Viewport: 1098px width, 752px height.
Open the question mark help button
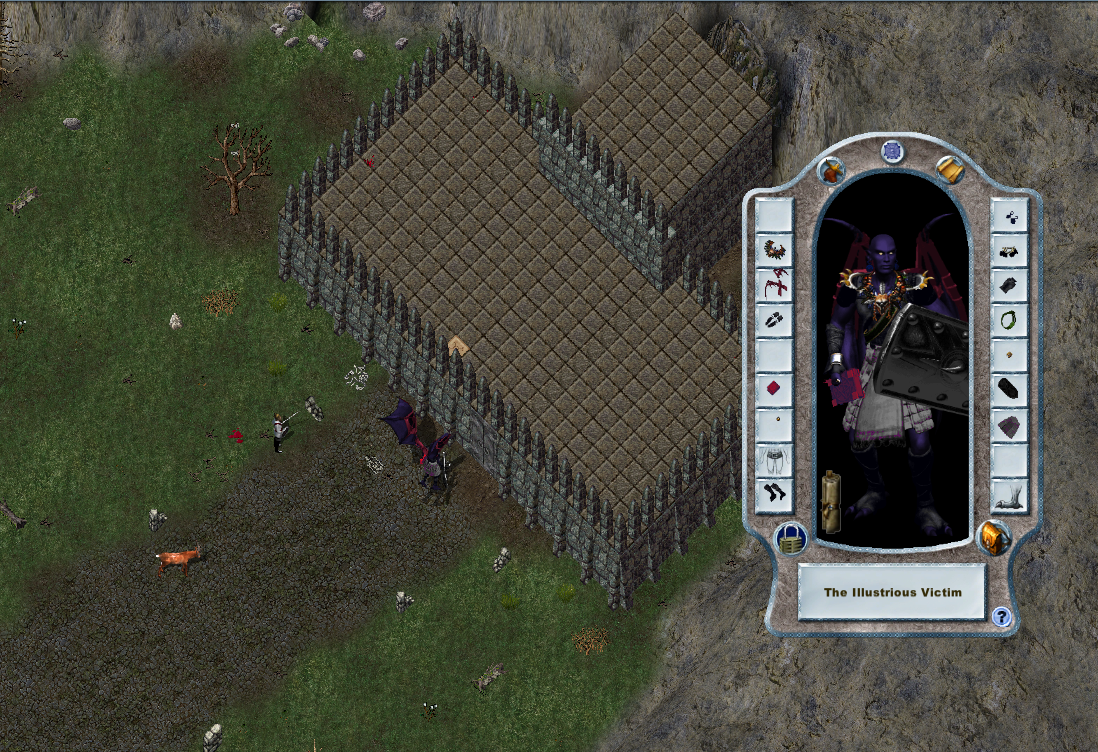coord(1002,617)
